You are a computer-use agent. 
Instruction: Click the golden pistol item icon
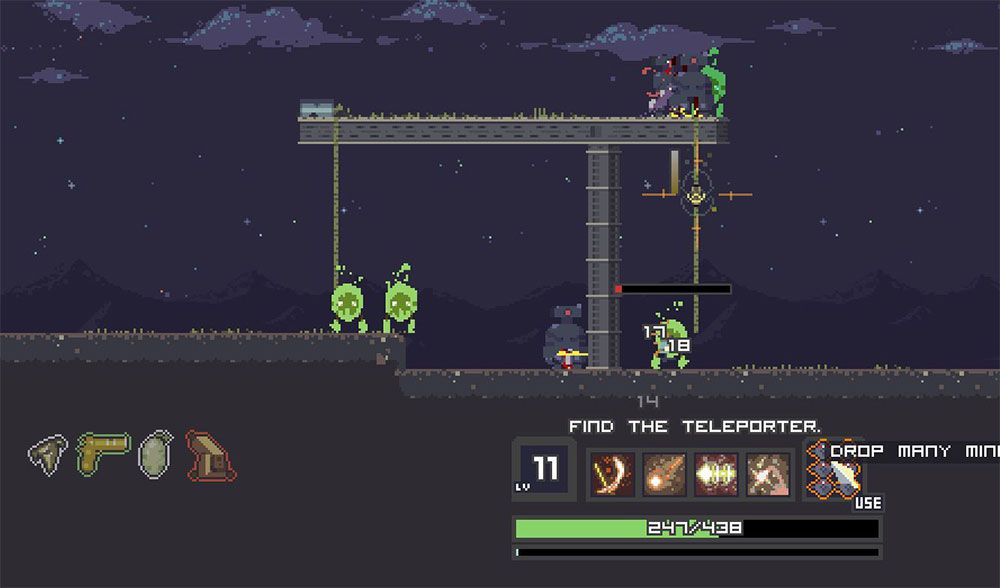click(x=103, y=453)
